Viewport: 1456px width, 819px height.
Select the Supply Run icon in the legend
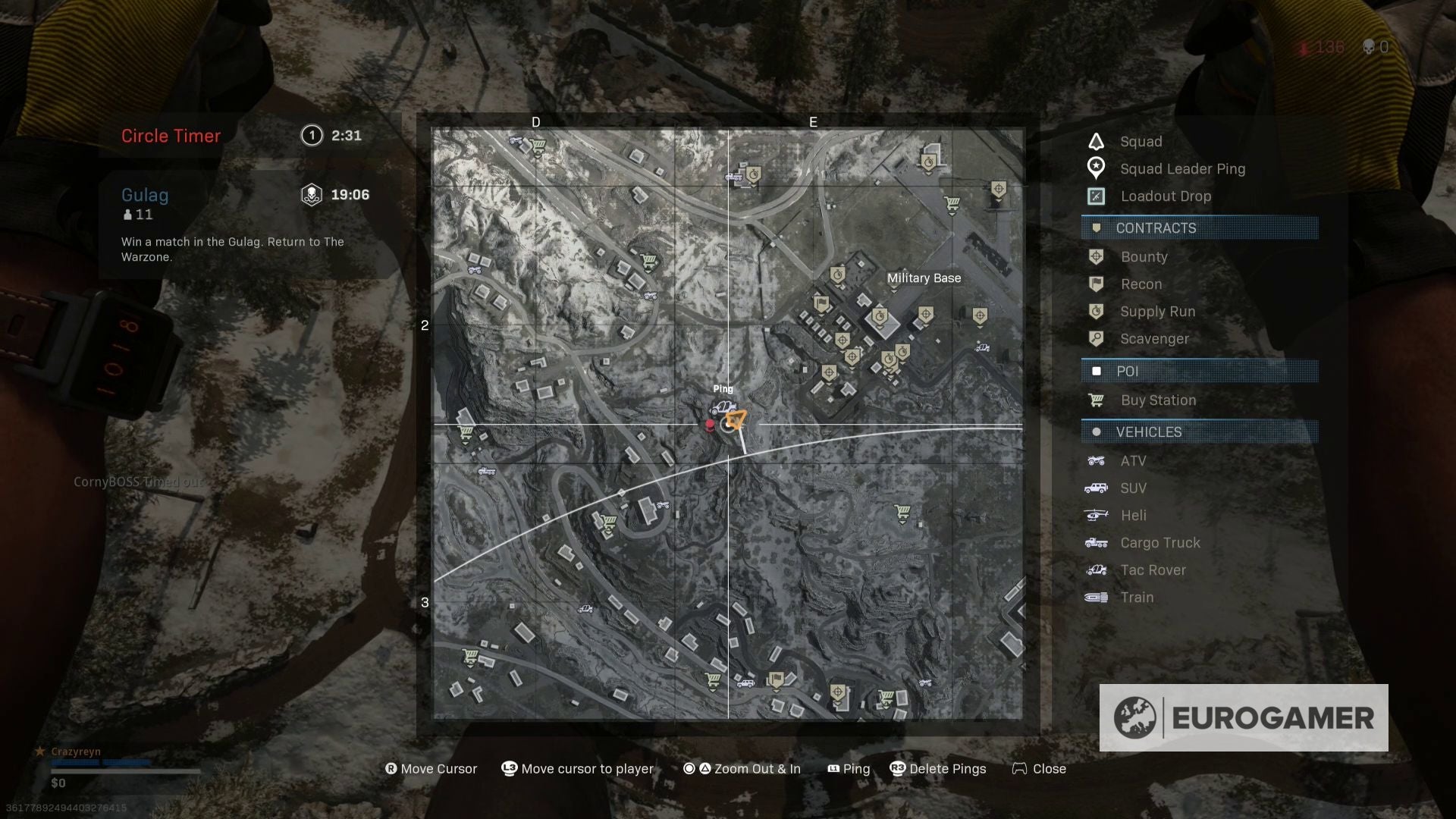[x=1097, y=311]
